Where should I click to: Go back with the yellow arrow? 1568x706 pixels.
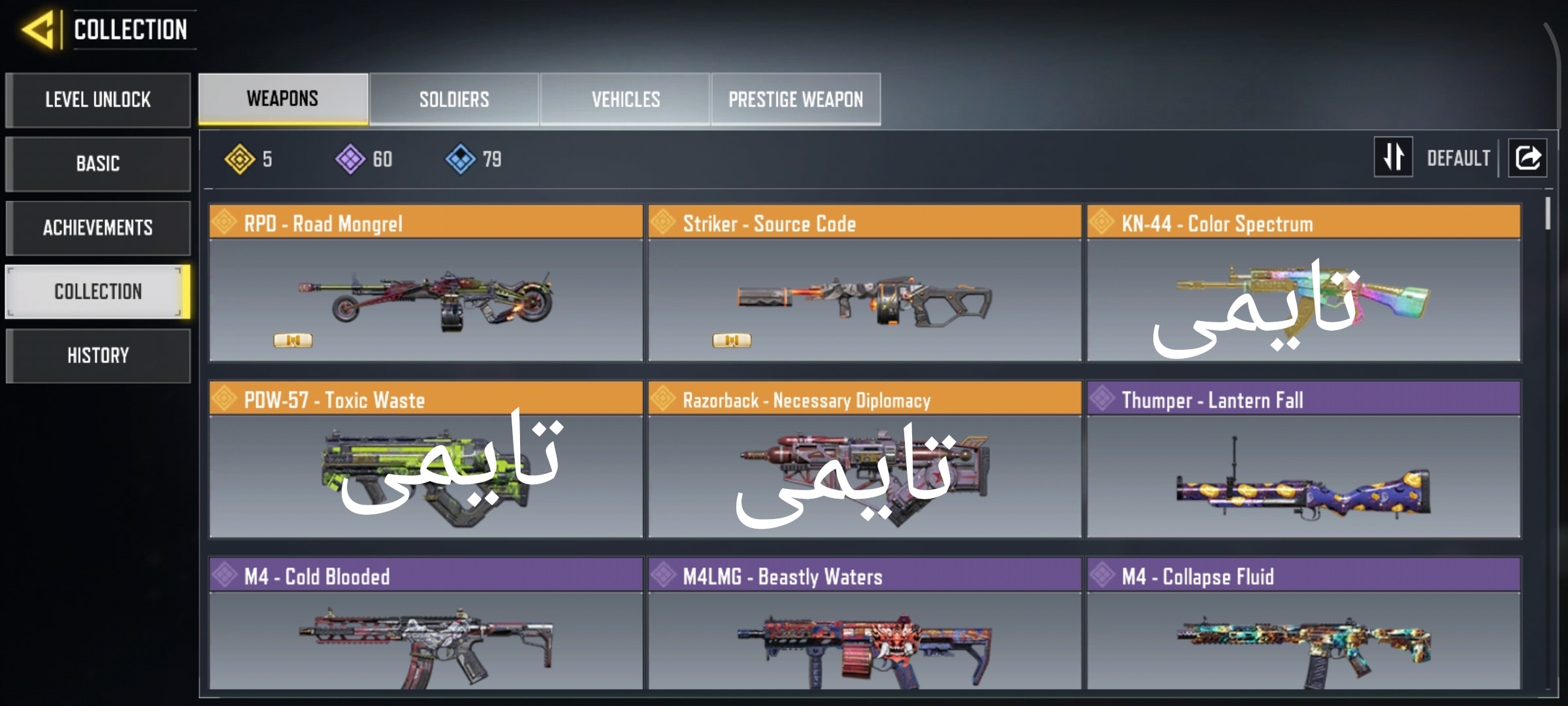(39, 30)
